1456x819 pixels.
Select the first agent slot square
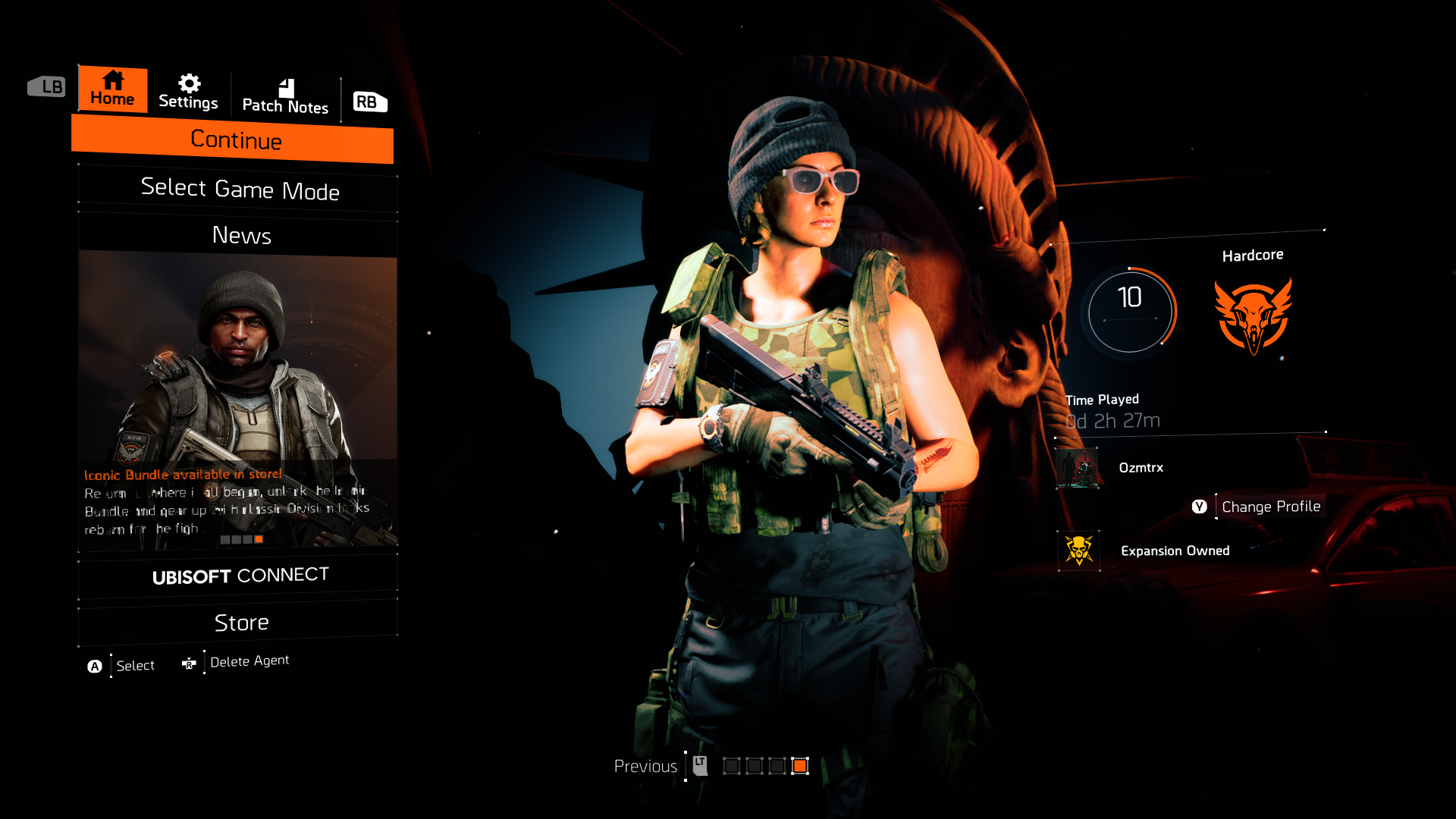(x=732, y=766)
